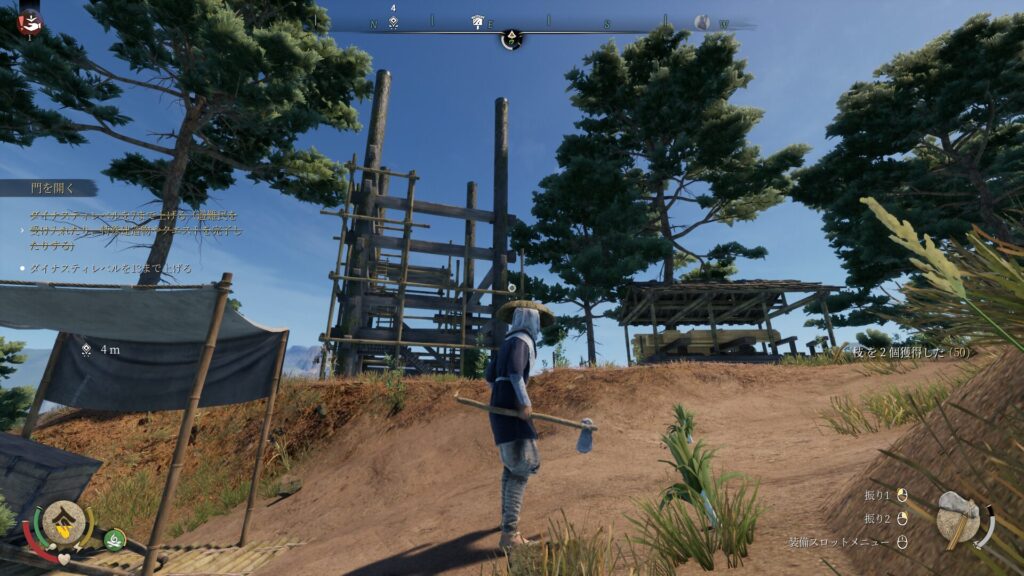Screen dimensions: 1024x576
Task: Select the equipped axe weapon icon
Action: point(958,517)
